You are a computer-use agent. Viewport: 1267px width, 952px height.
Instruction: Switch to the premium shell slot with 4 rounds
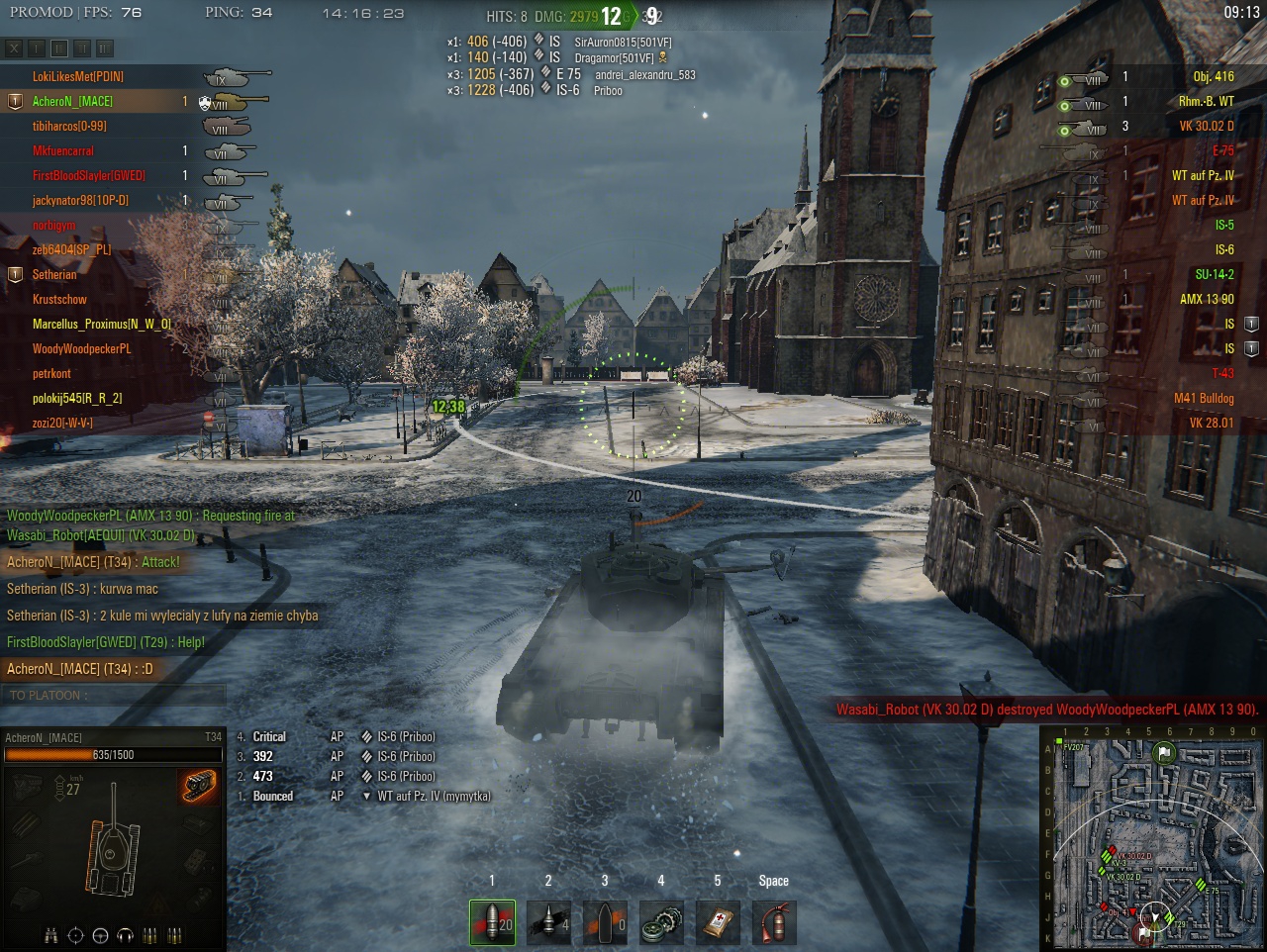tap(548, 922)
